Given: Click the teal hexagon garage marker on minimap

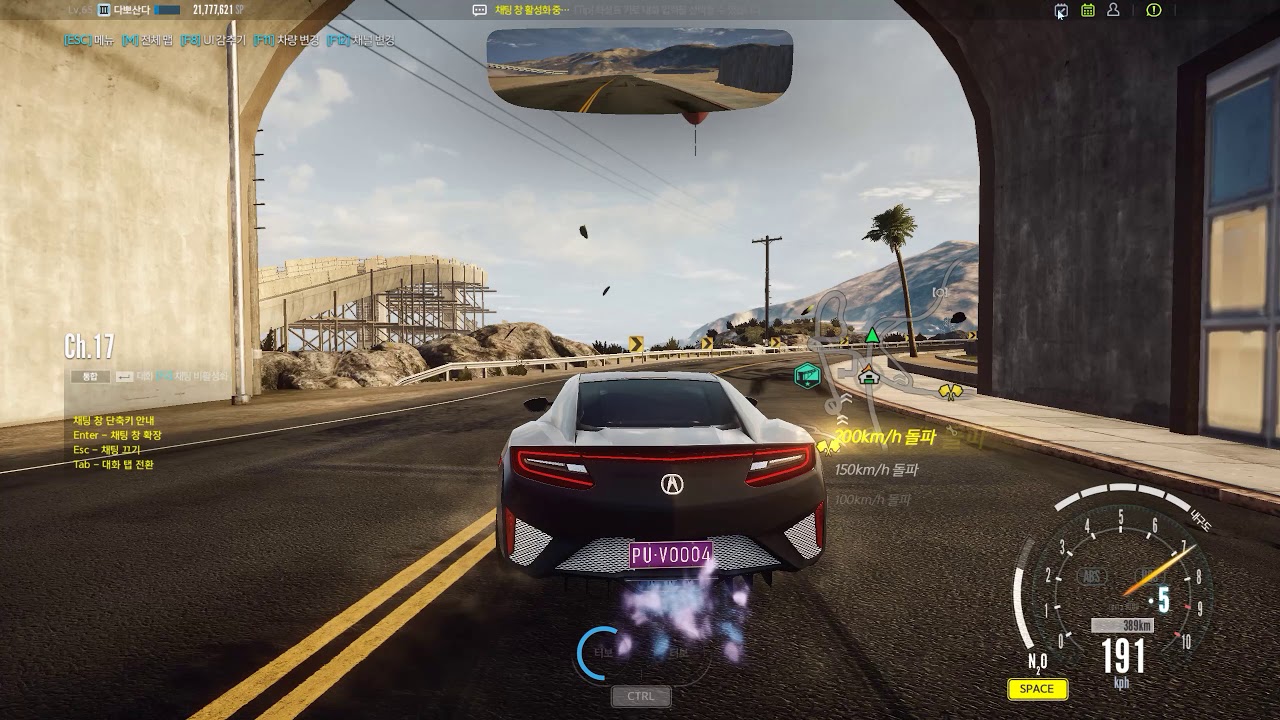Looking at the screenshot, I should pos(807,375).
